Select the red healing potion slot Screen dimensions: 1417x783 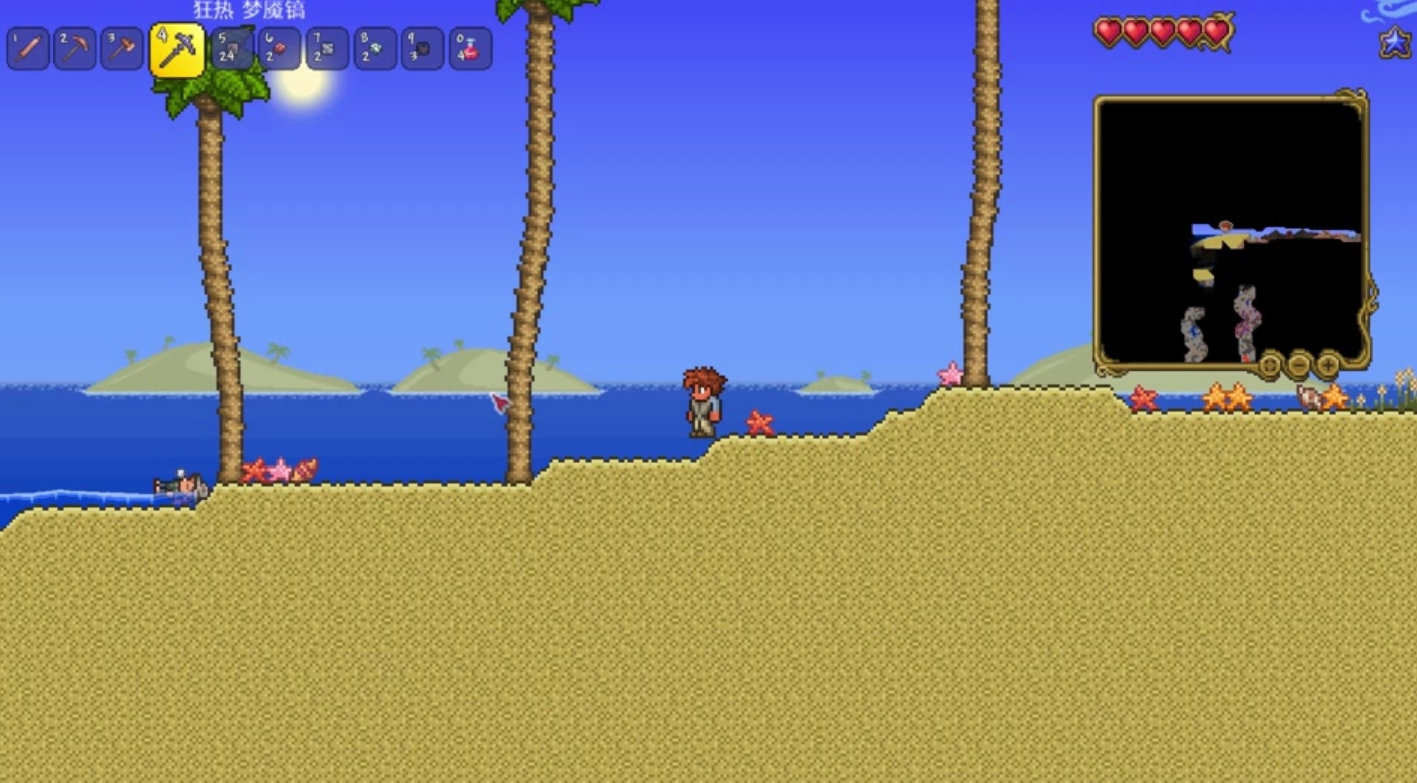(470, 49)
